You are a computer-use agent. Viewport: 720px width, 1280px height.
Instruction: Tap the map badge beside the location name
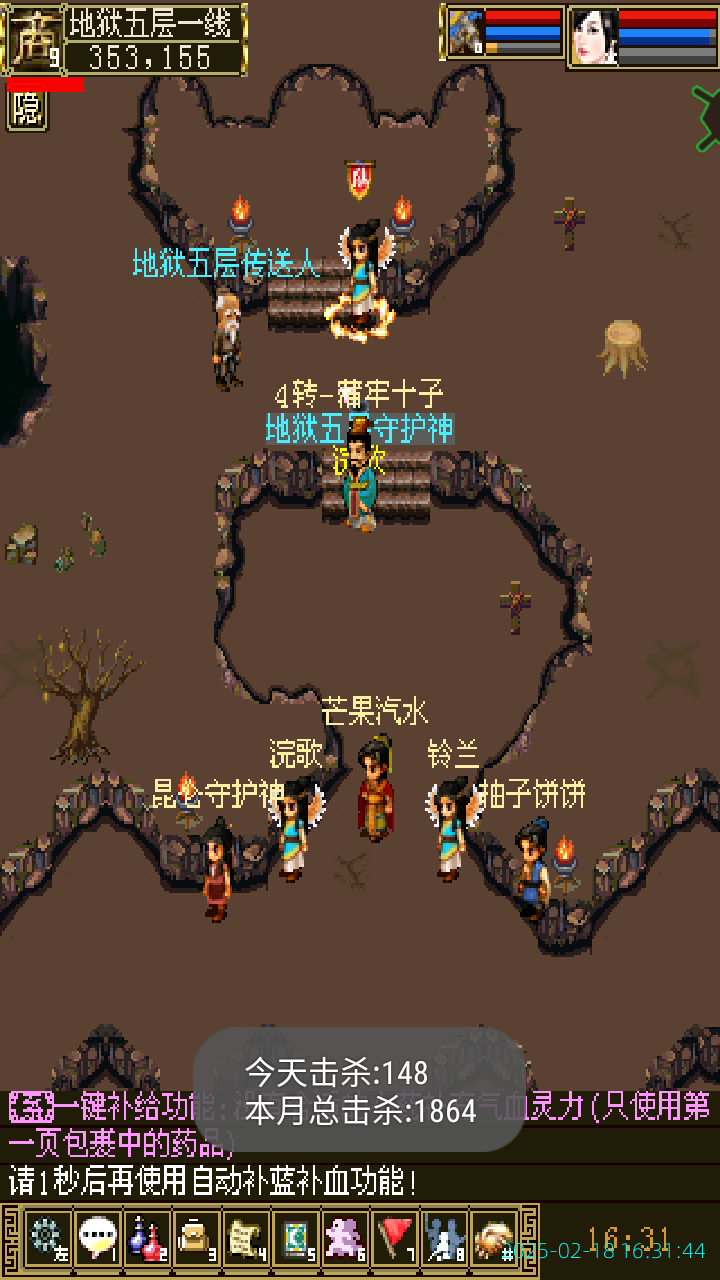pos(31,36)
